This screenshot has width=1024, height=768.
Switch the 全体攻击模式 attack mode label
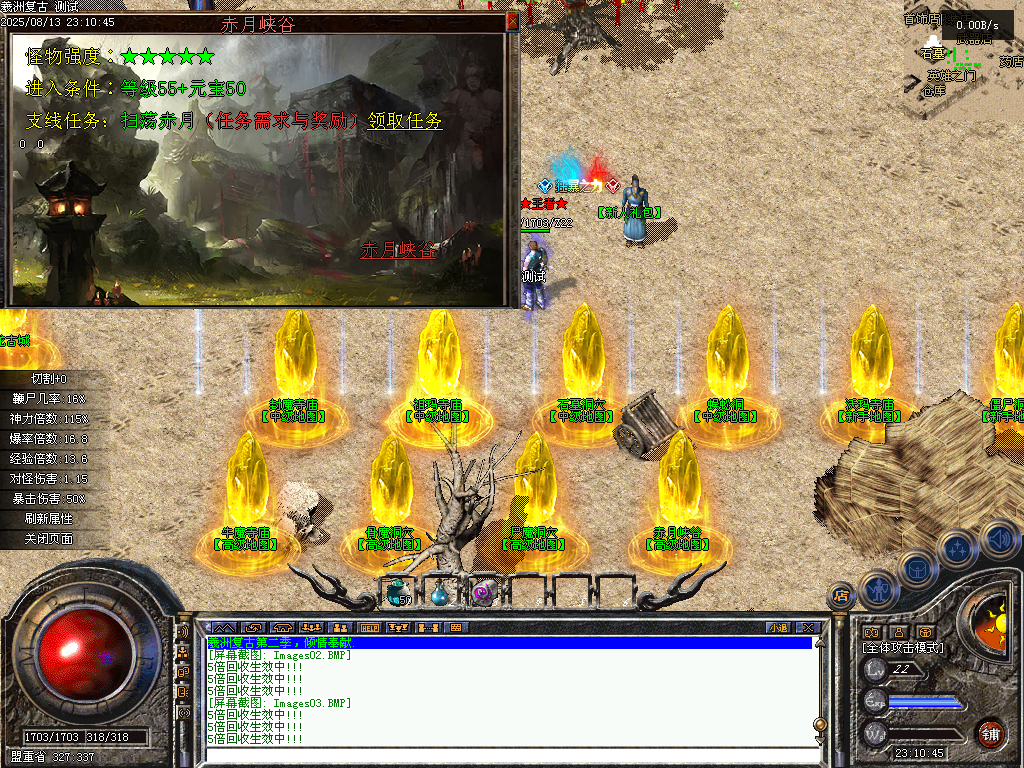tap(903, 648)
